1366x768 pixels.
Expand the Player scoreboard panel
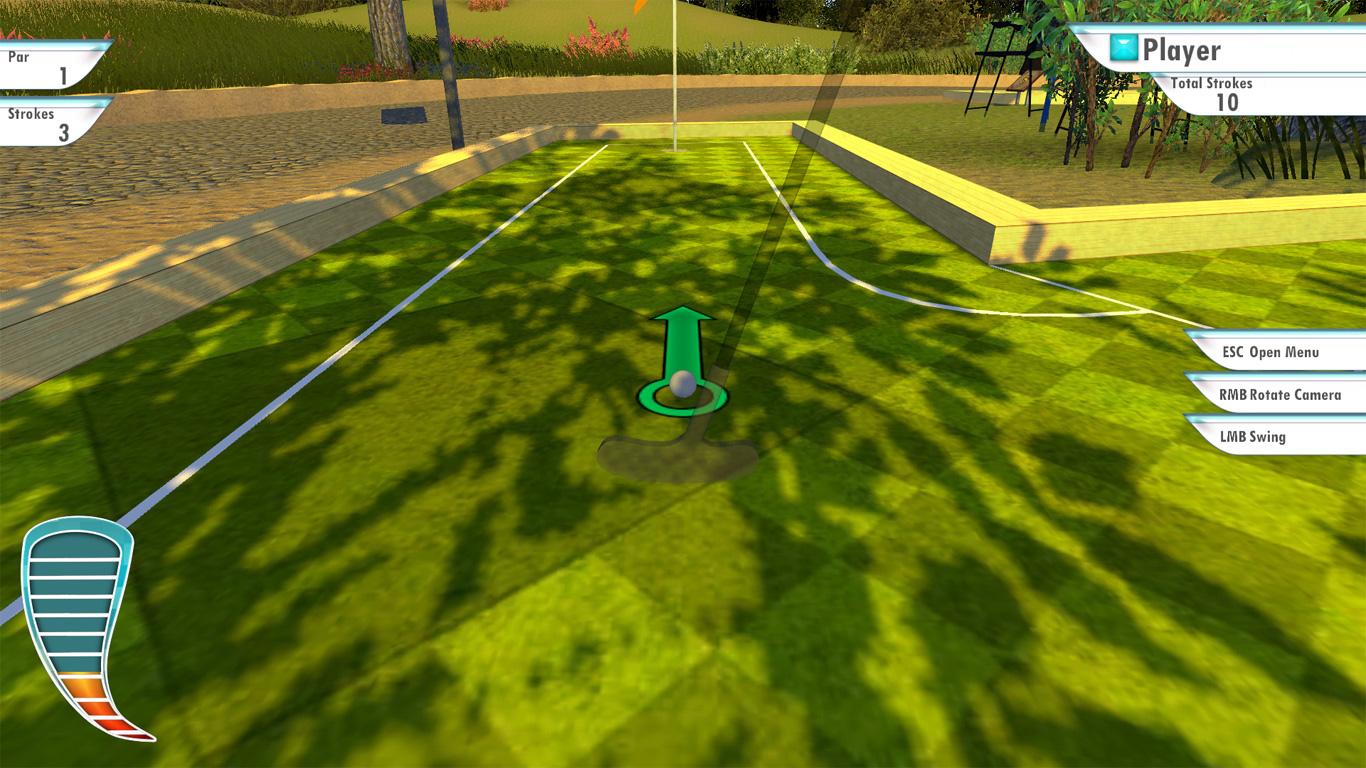click(1200, 47)
